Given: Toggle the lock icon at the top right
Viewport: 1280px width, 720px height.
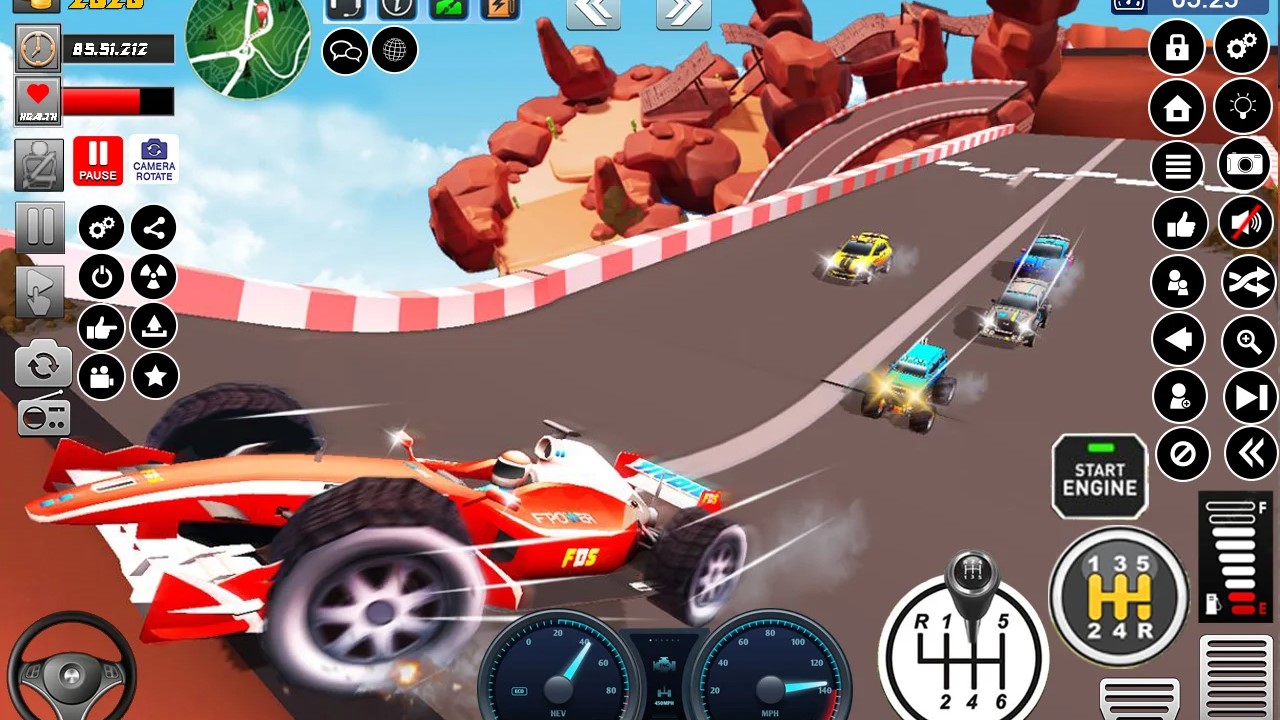Looking at the screenshot, I should 1177,47.
